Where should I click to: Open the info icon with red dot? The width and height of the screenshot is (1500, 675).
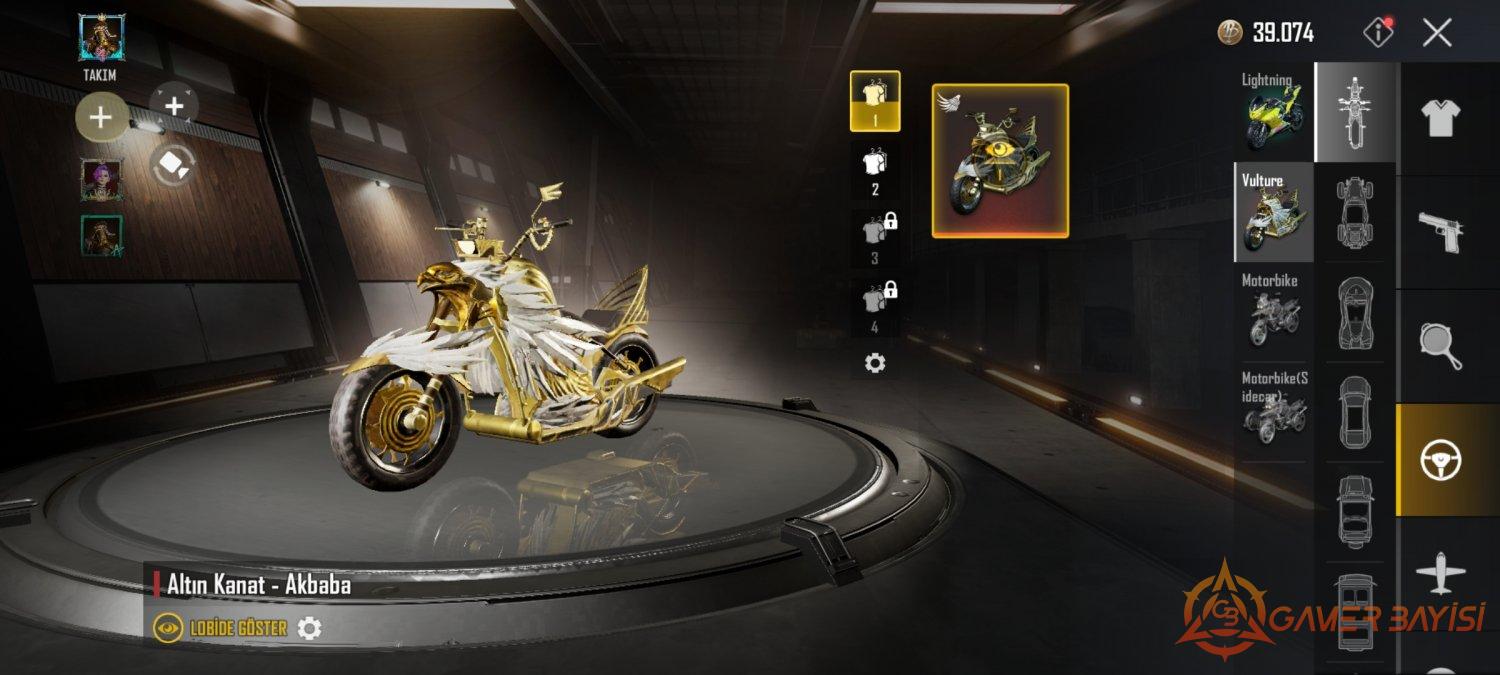(x=1378, y=33)
